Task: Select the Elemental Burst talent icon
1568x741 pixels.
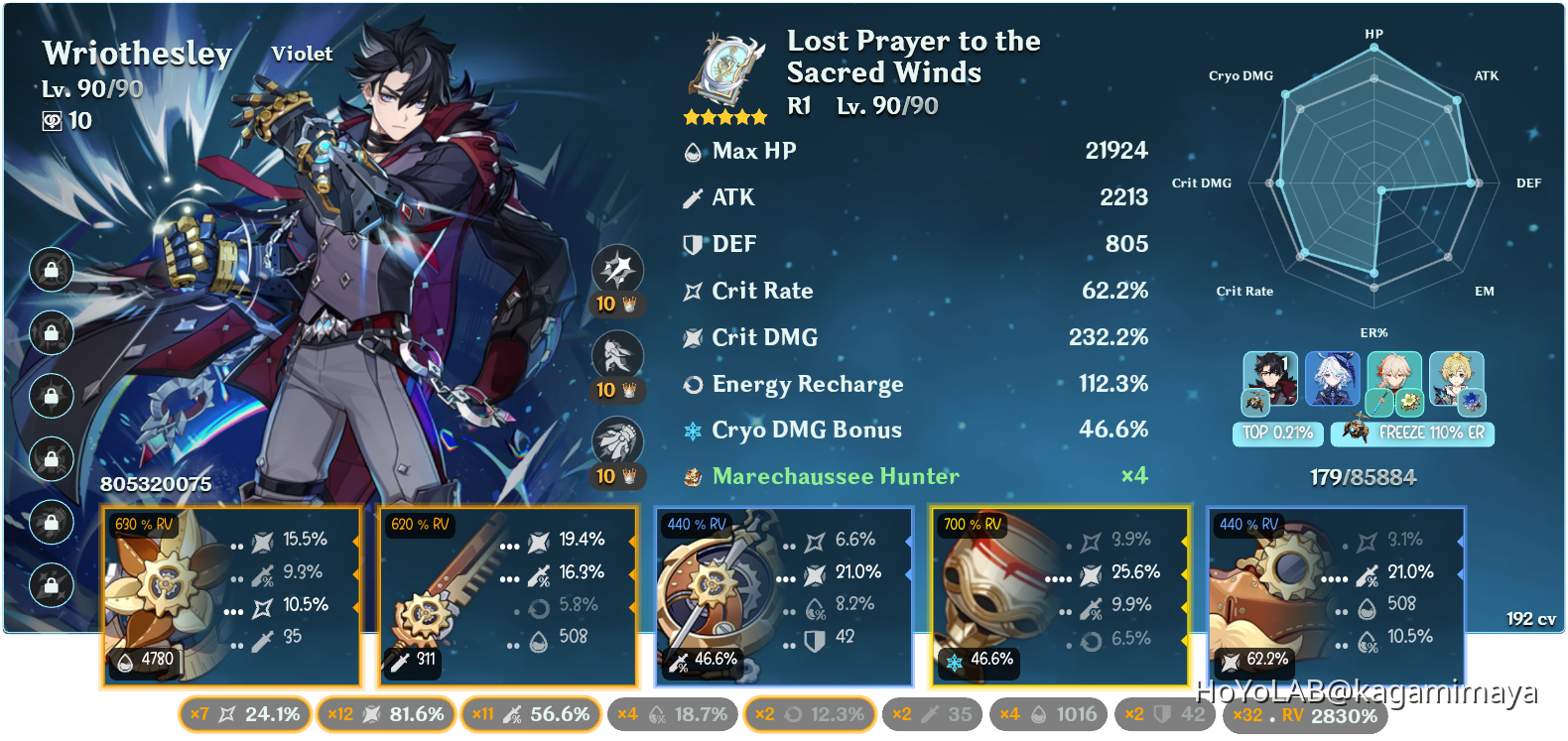Action: tap(617, 440)
